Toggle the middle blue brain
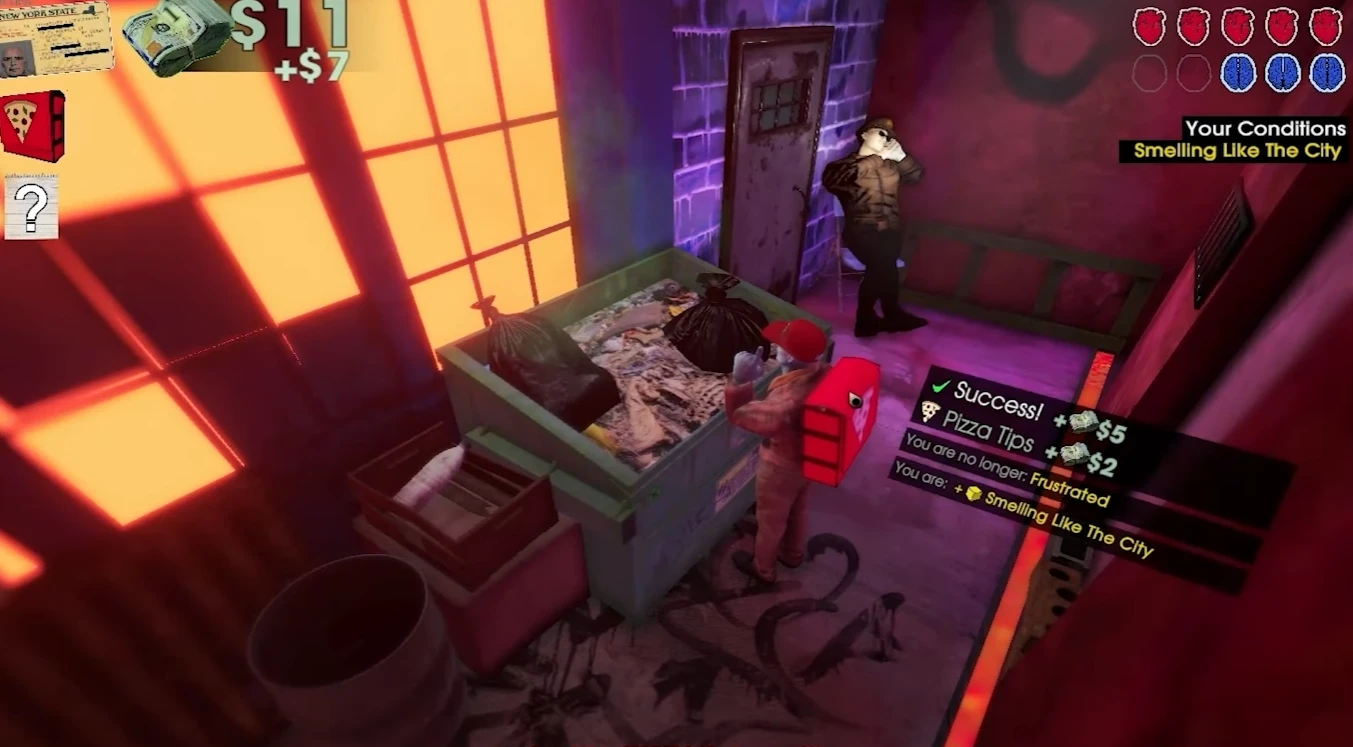 click(x=1284, y=70)
